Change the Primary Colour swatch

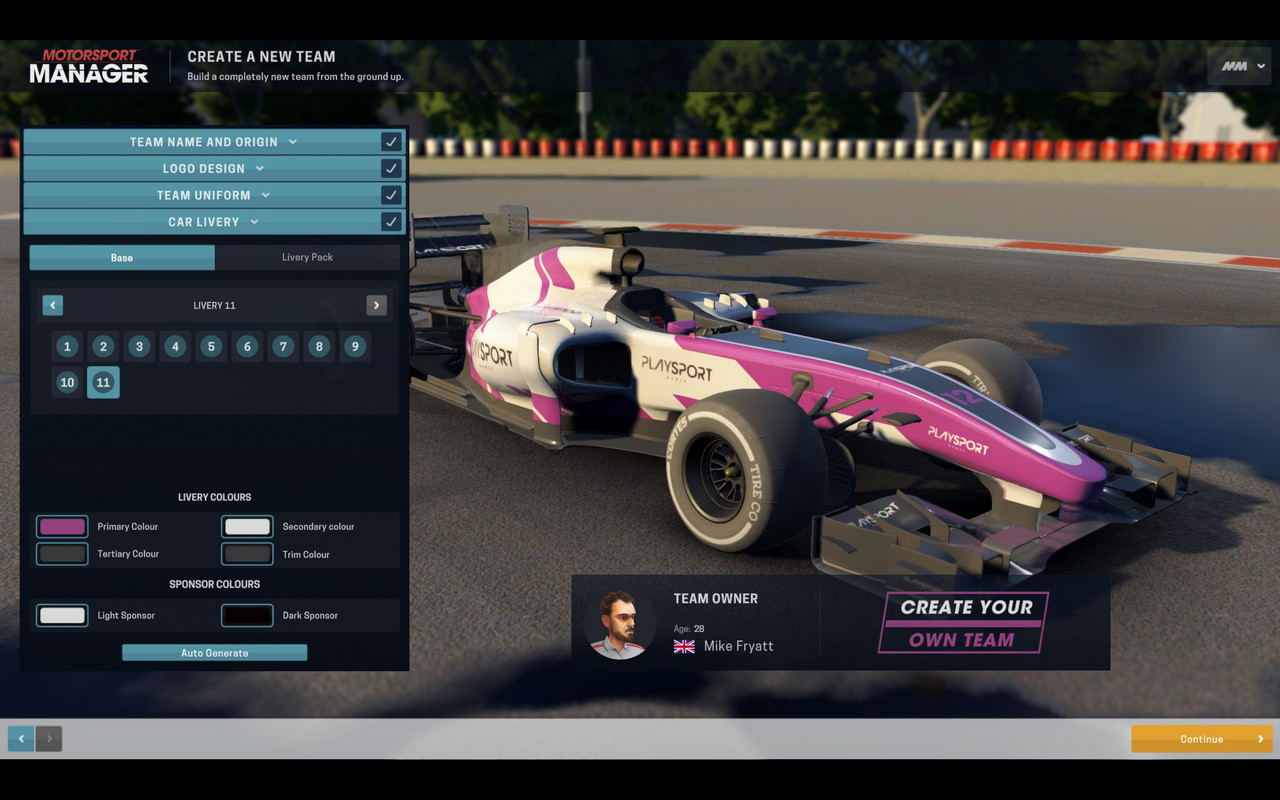pos(62,526)
